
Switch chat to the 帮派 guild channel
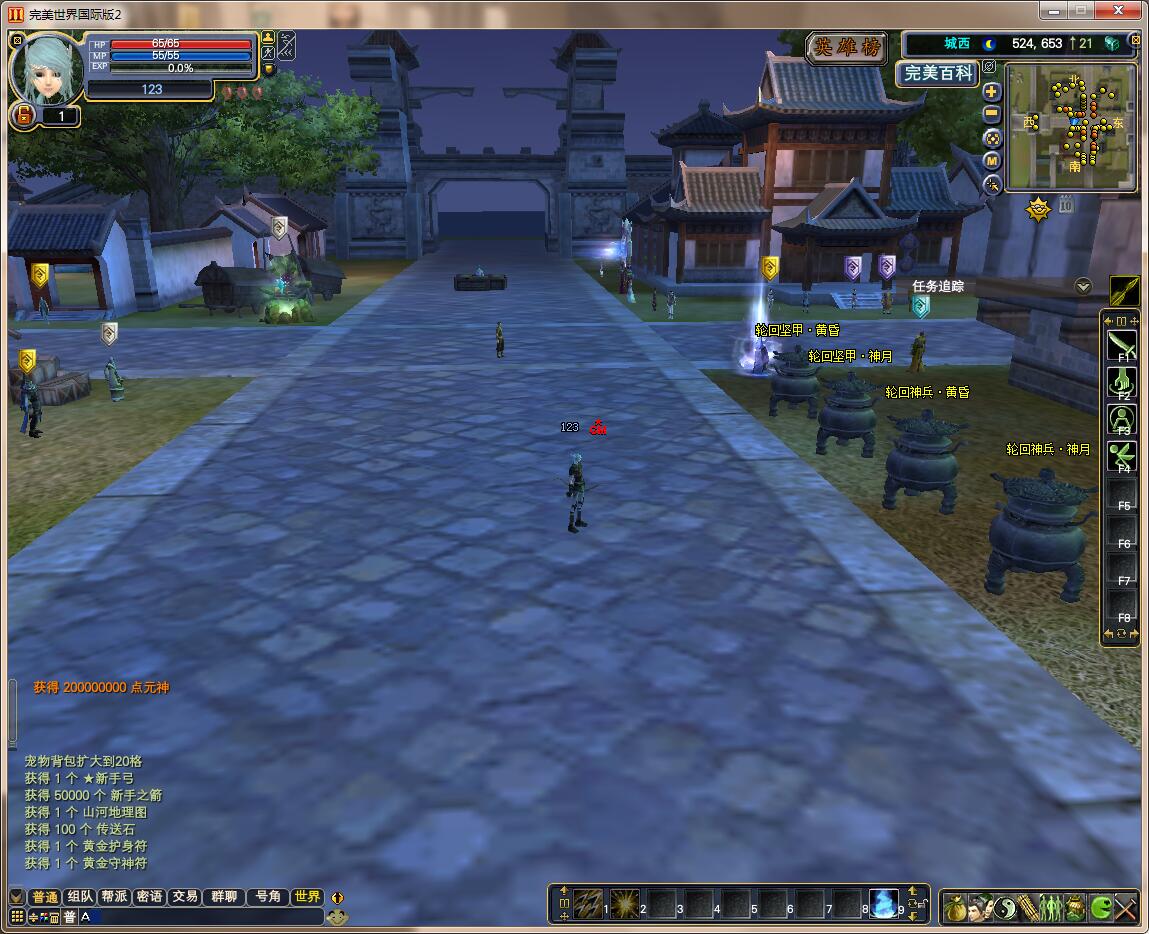114,897
